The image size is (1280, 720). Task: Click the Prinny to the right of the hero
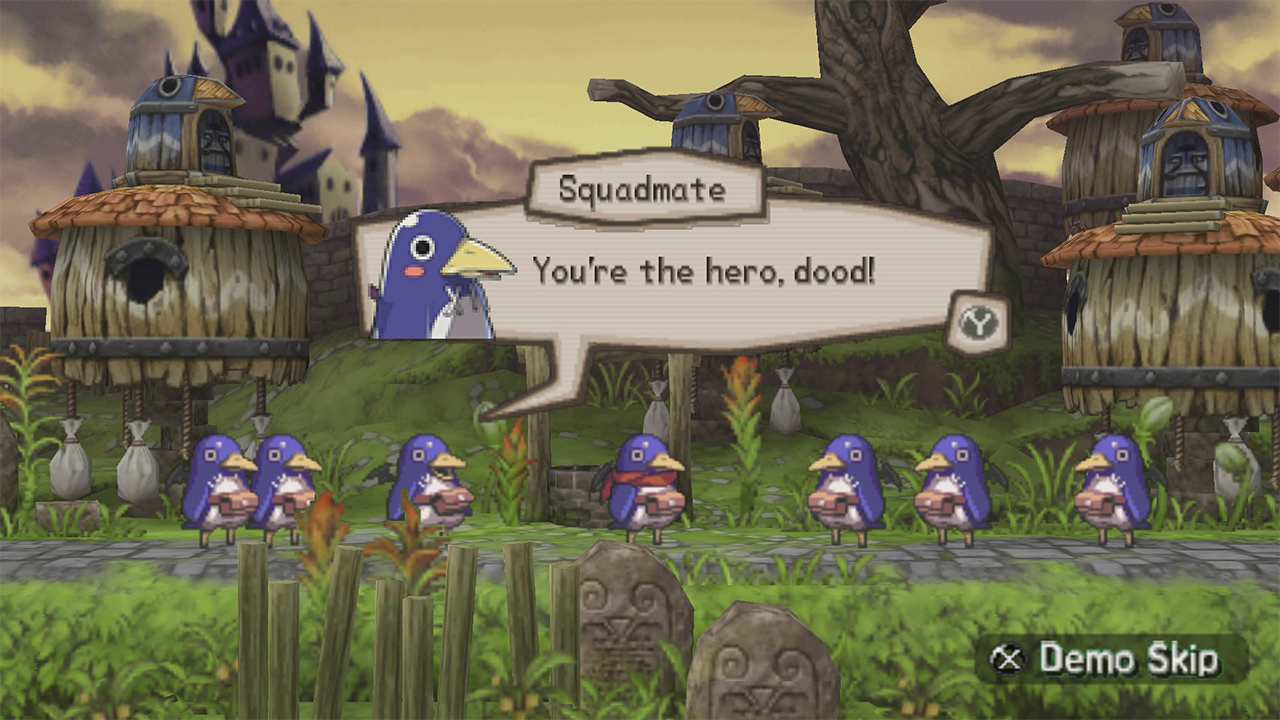click(845, 480)
